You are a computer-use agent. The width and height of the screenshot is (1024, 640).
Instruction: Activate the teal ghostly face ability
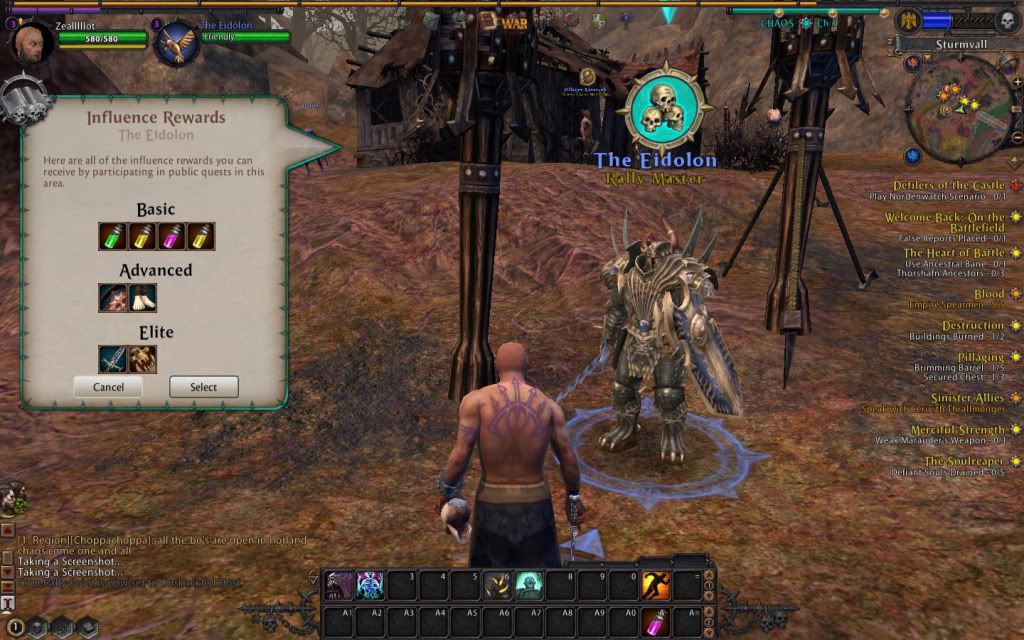click(529, 585)
